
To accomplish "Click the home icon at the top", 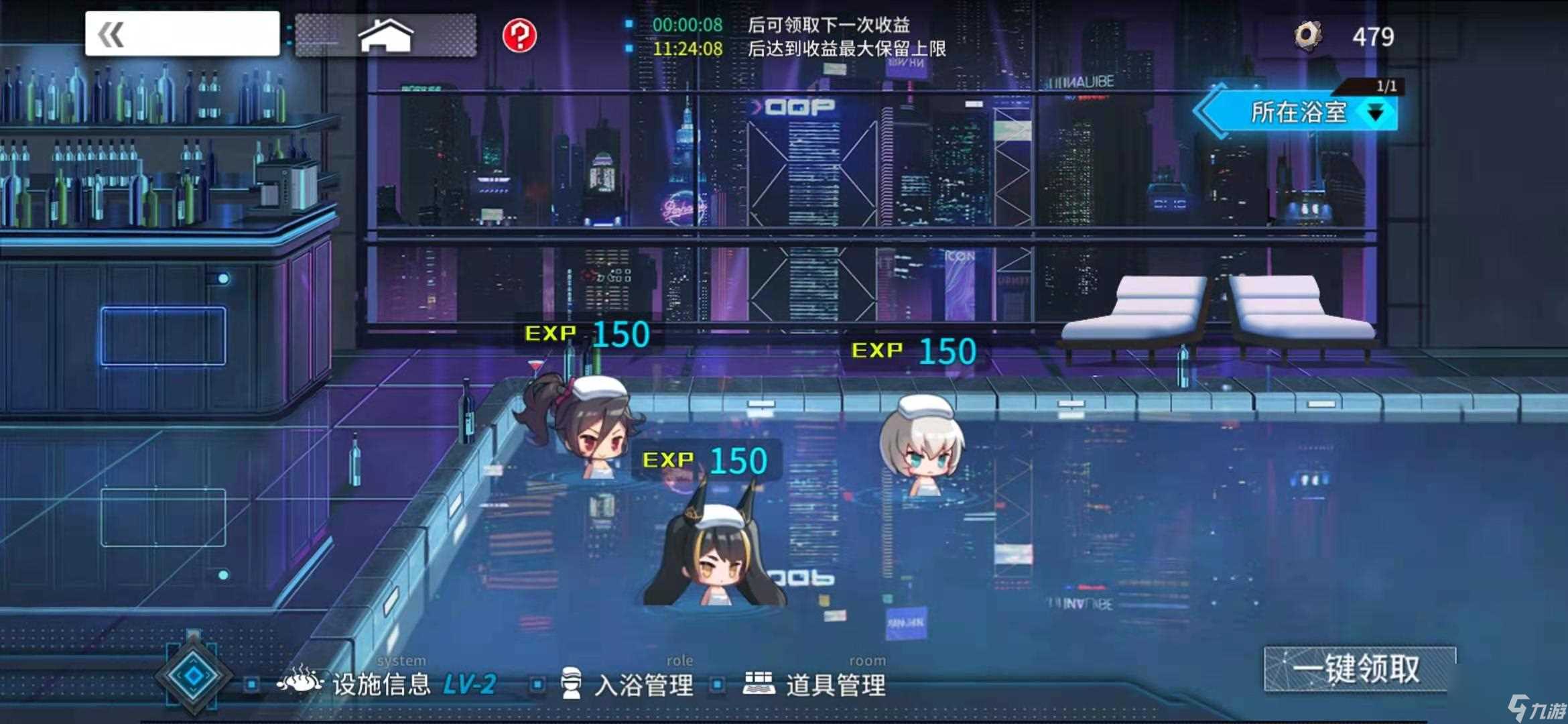I will click(386, 35).
